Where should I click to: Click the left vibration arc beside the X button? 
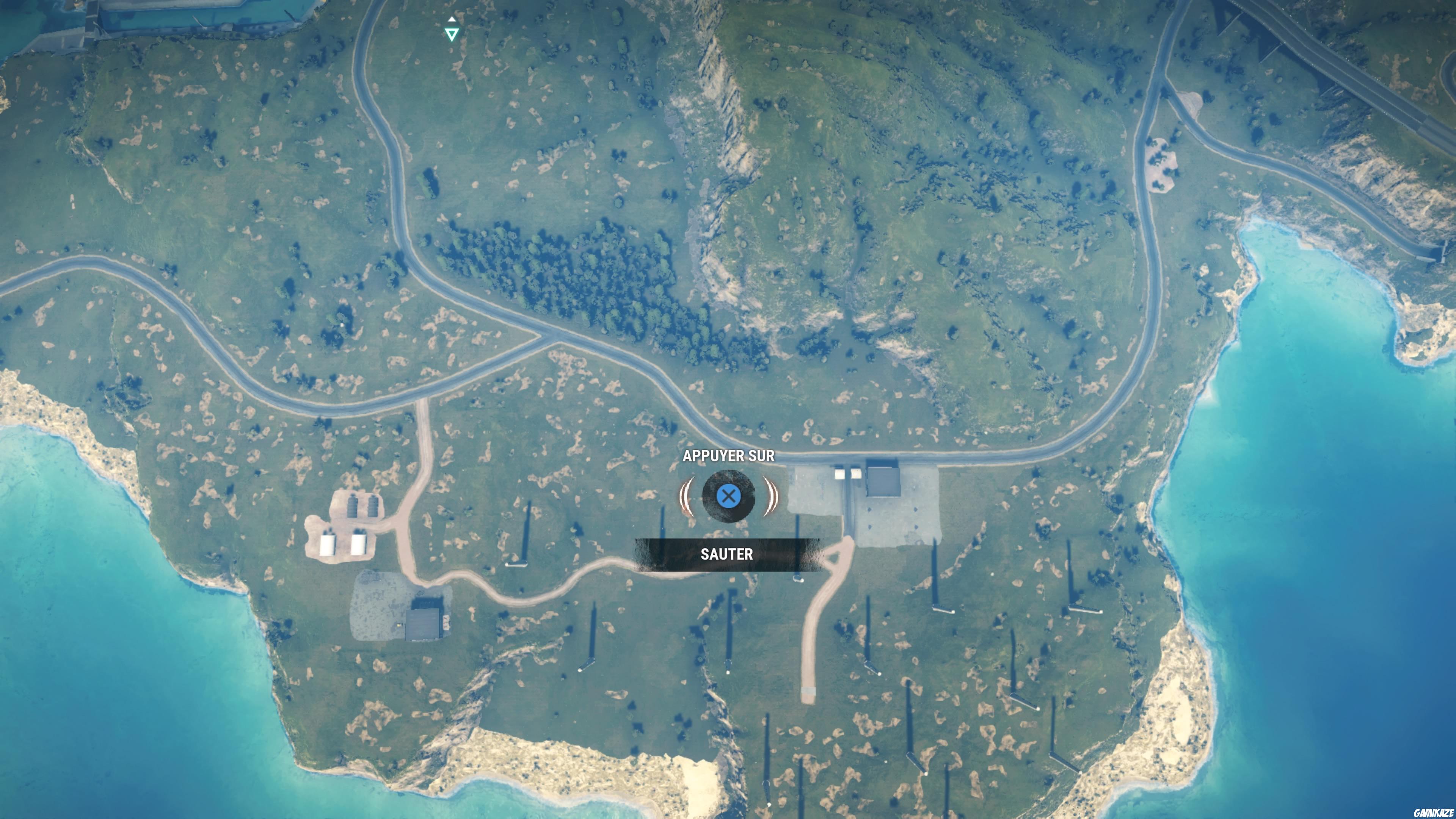click(x=687, y=496)
